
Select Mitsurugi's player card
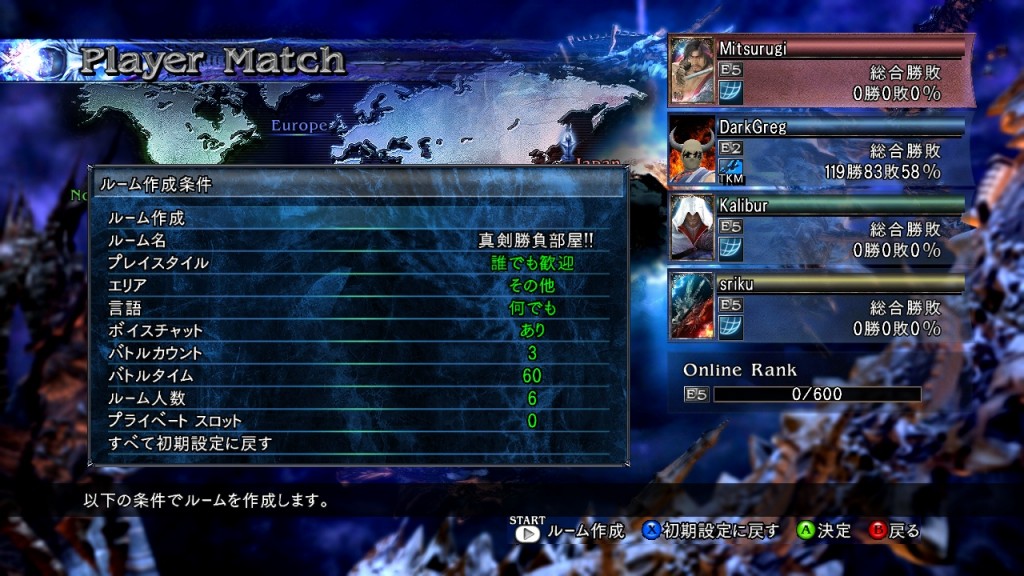coord(819,71)
